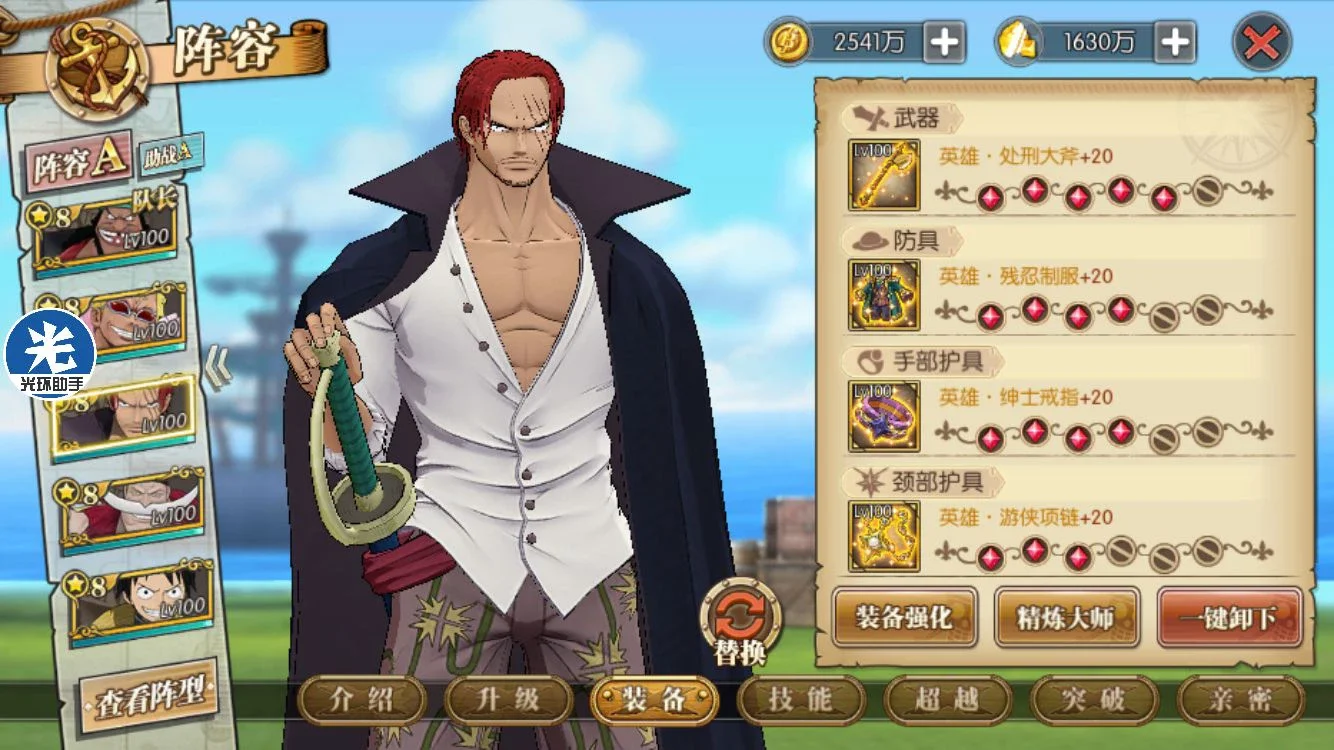
Task: Close the lineup screen with the red X
Action: tap(1262, 42)
